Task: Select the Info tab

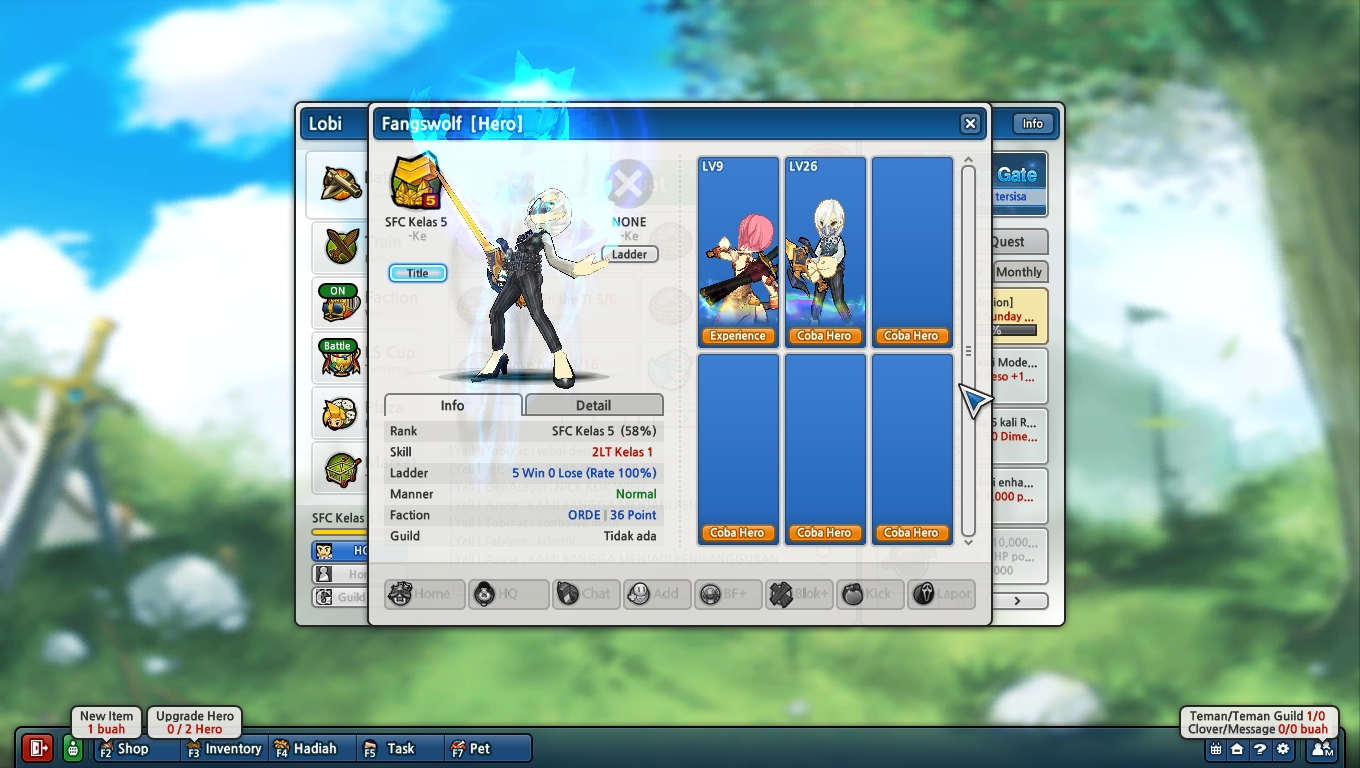Action: [452, 405]
